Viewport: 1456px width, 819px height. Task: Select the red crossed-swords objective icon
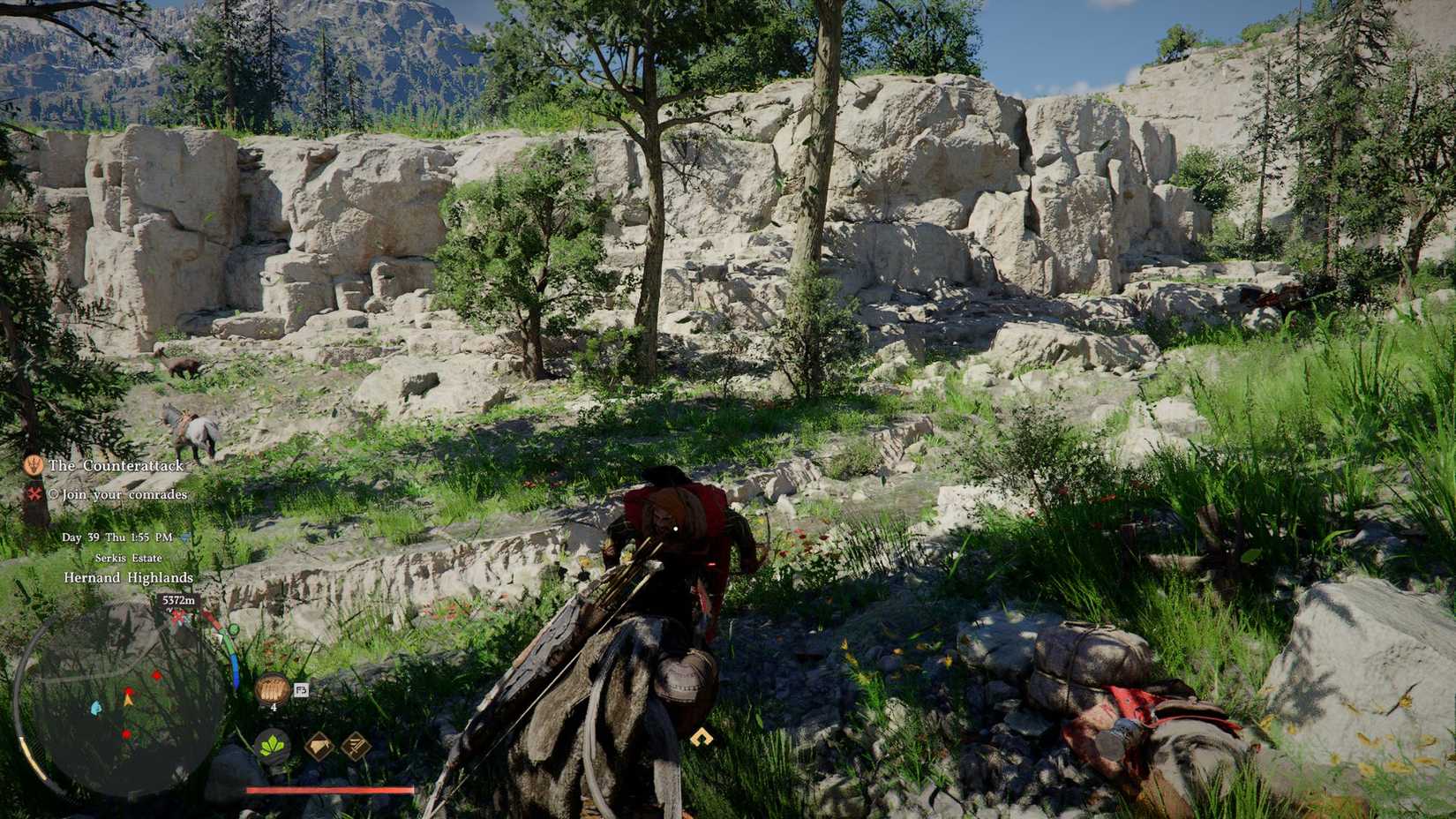34,493
